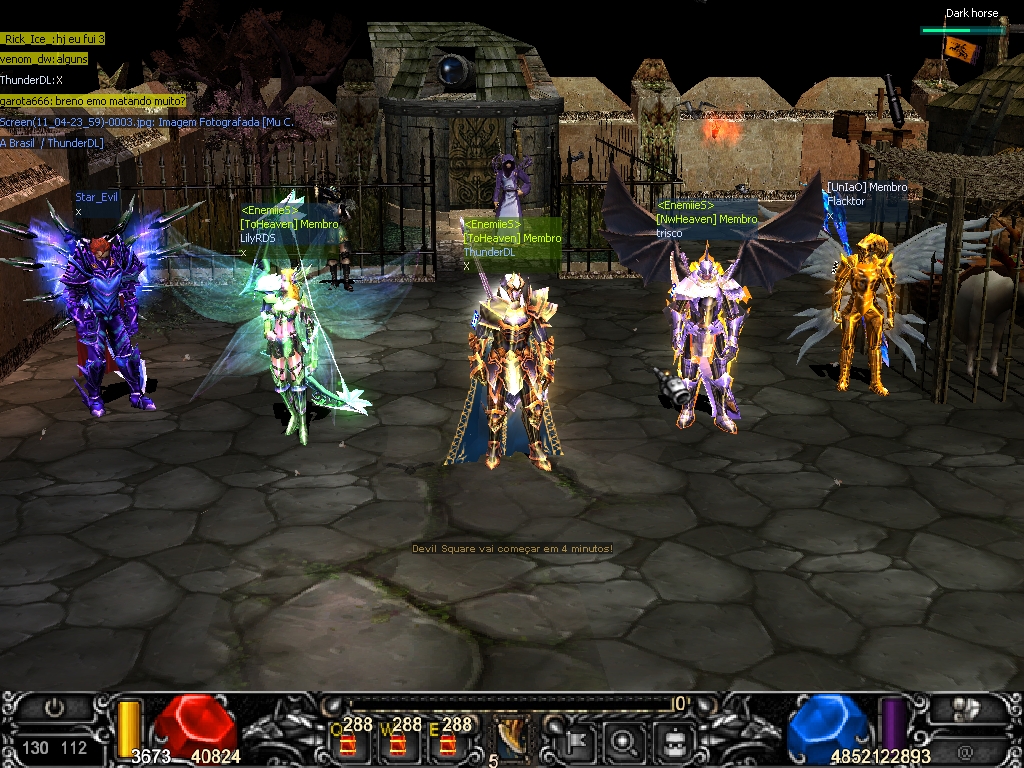Use the potion in the E slot

point(446,743)
